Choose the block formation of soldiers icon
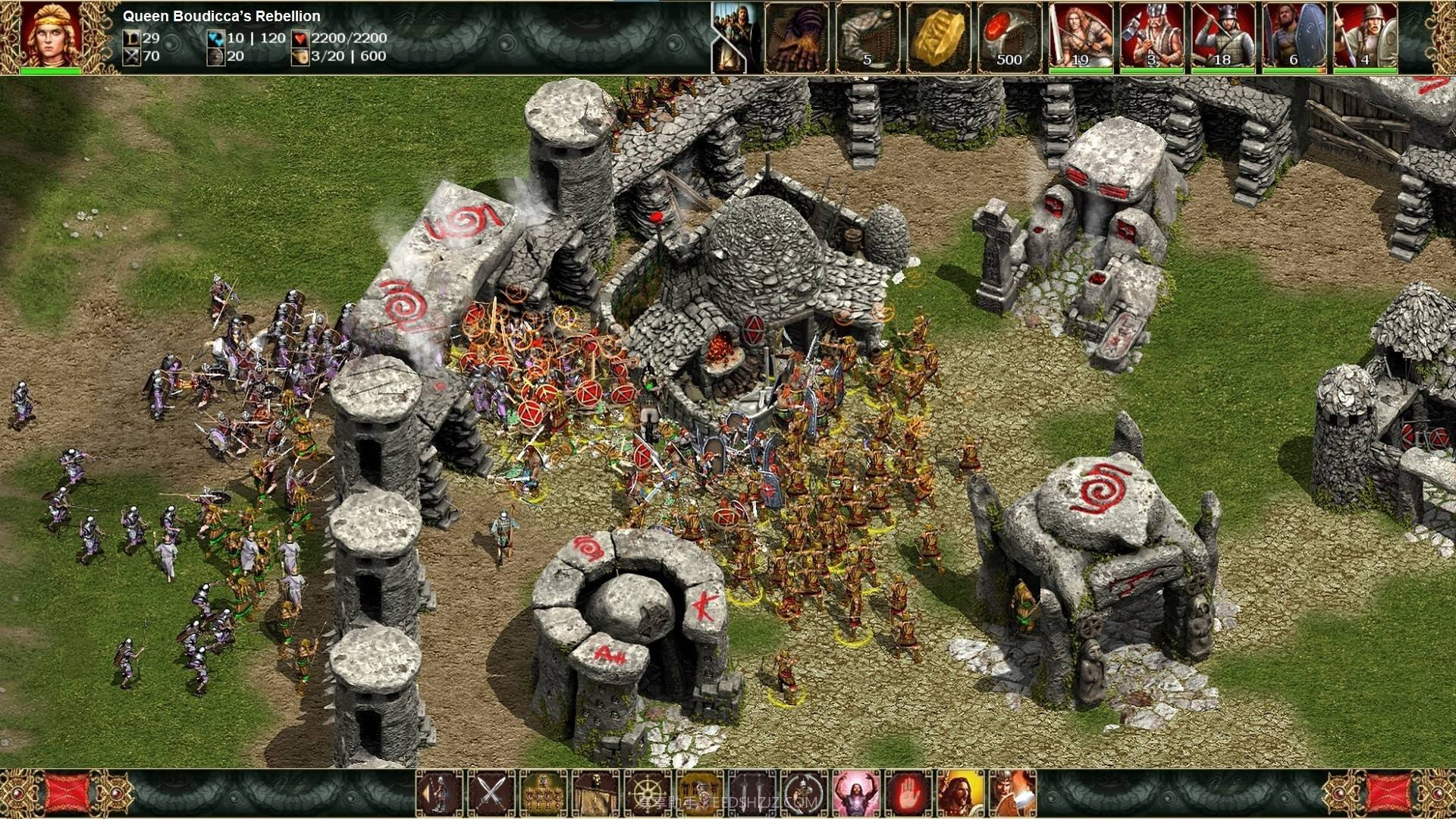Image resolution: width=1456 pixels, height=819 pixels. (x=544, y=793)
